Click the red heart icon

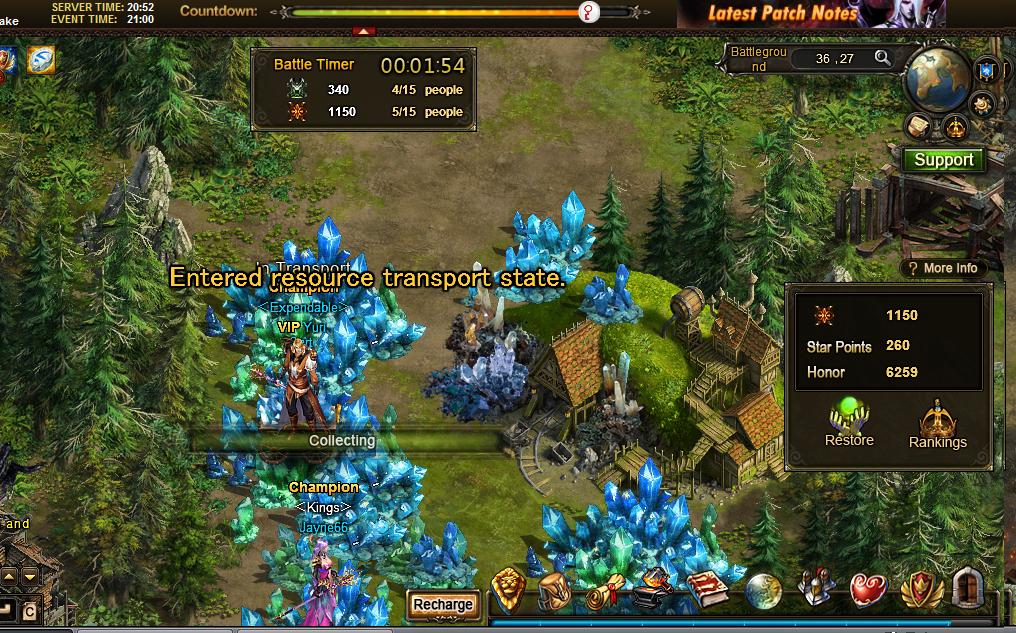[x=868, y=590]
